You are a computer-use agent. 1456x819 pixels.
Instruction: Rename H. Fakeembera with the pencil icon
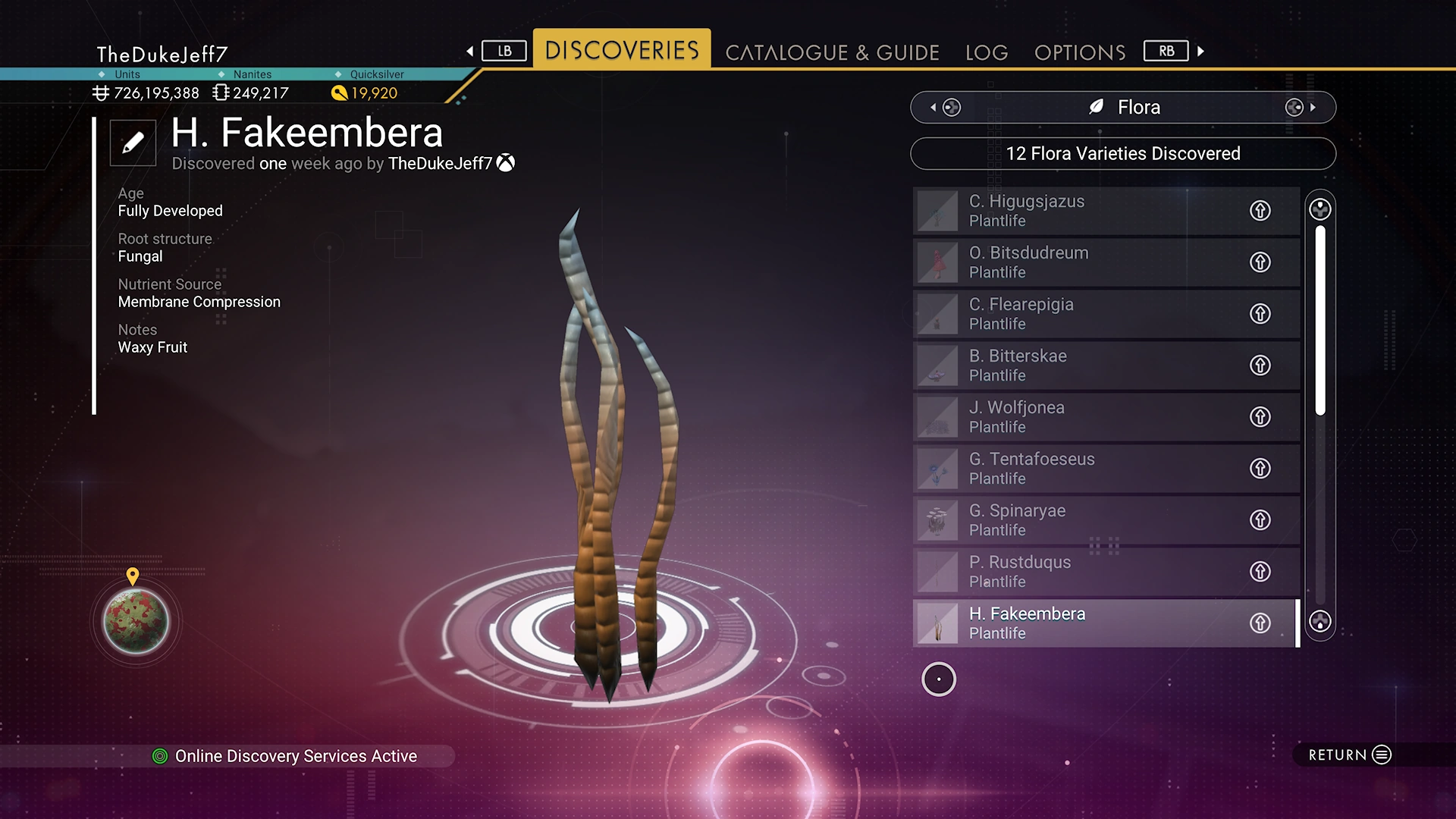point(133,143)
